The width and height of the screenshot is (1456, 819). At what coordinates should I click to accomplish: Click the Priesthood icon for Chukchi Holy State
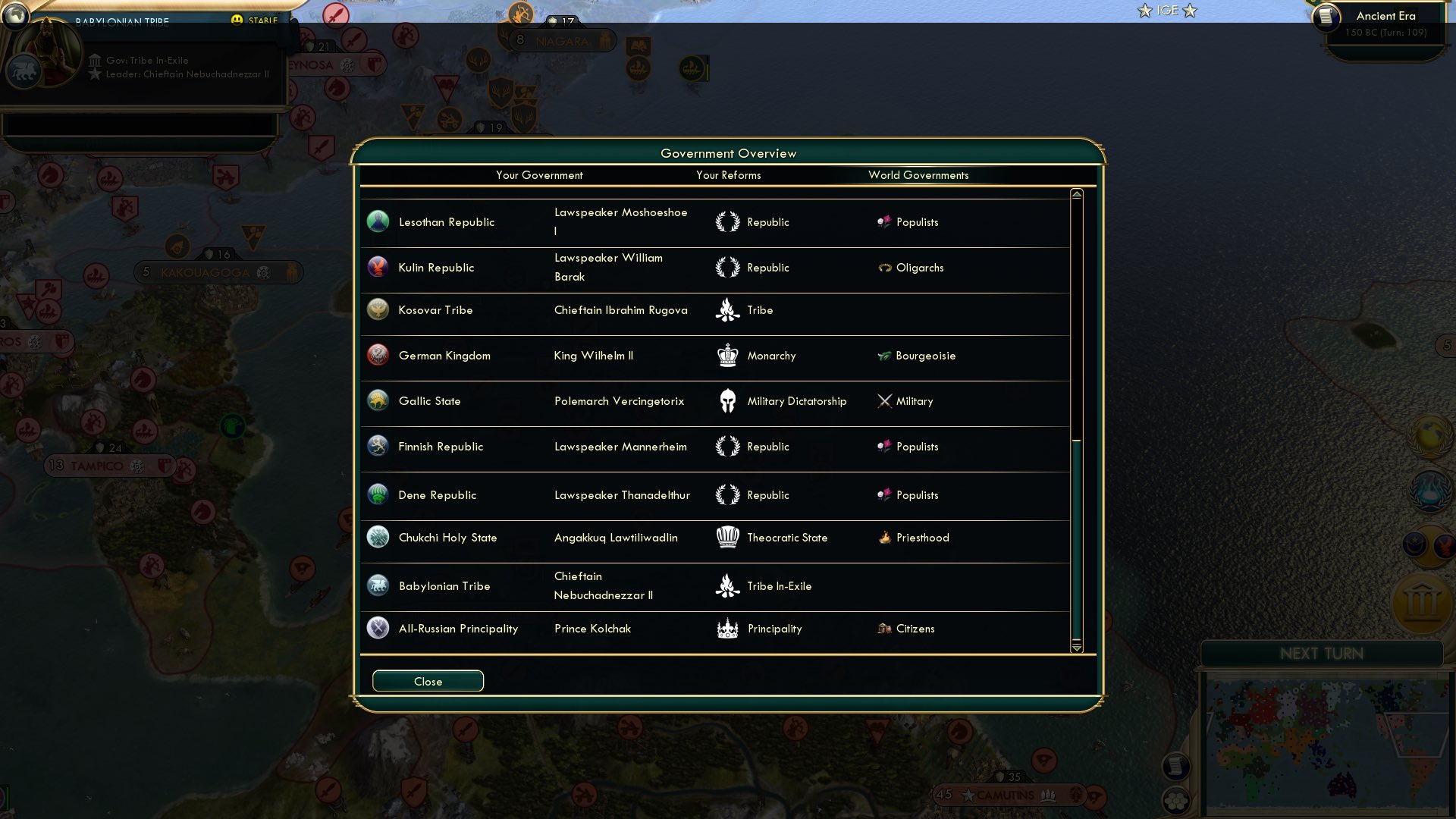(886, 537)
